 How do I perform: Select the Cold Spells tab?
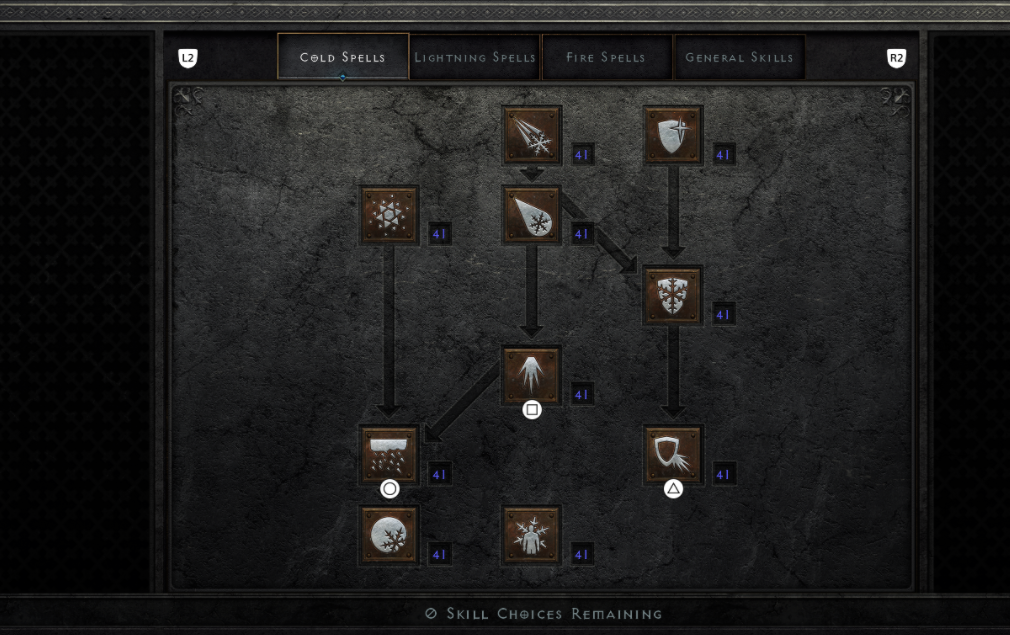click(x=343, y=57)
